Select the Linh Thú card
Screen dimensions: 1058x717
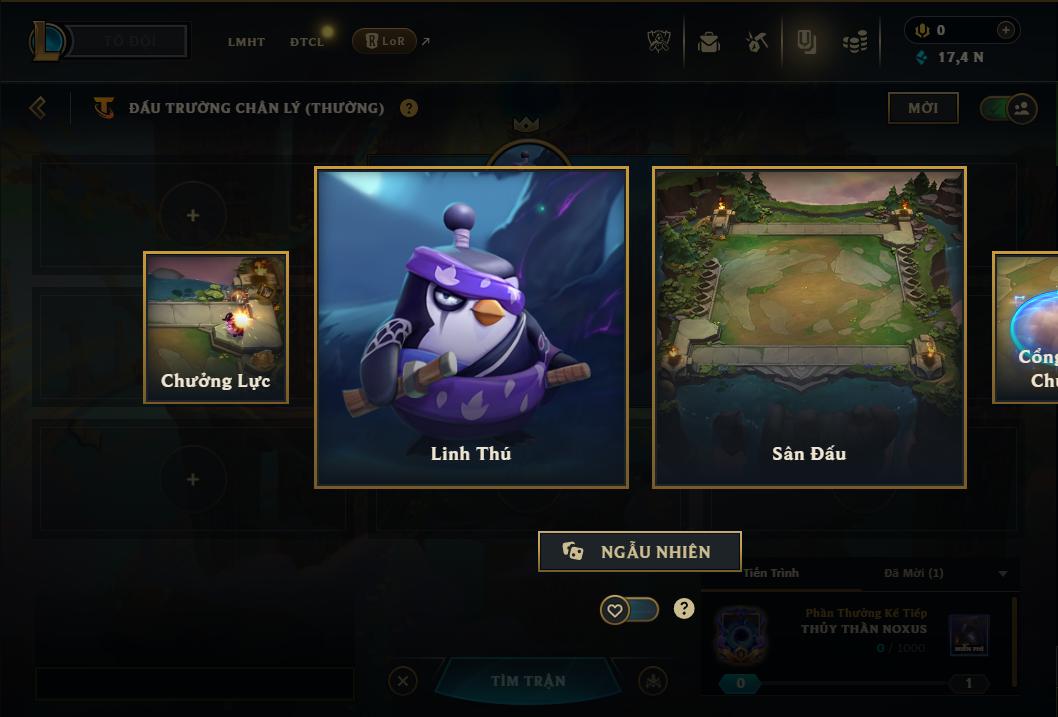471,327
